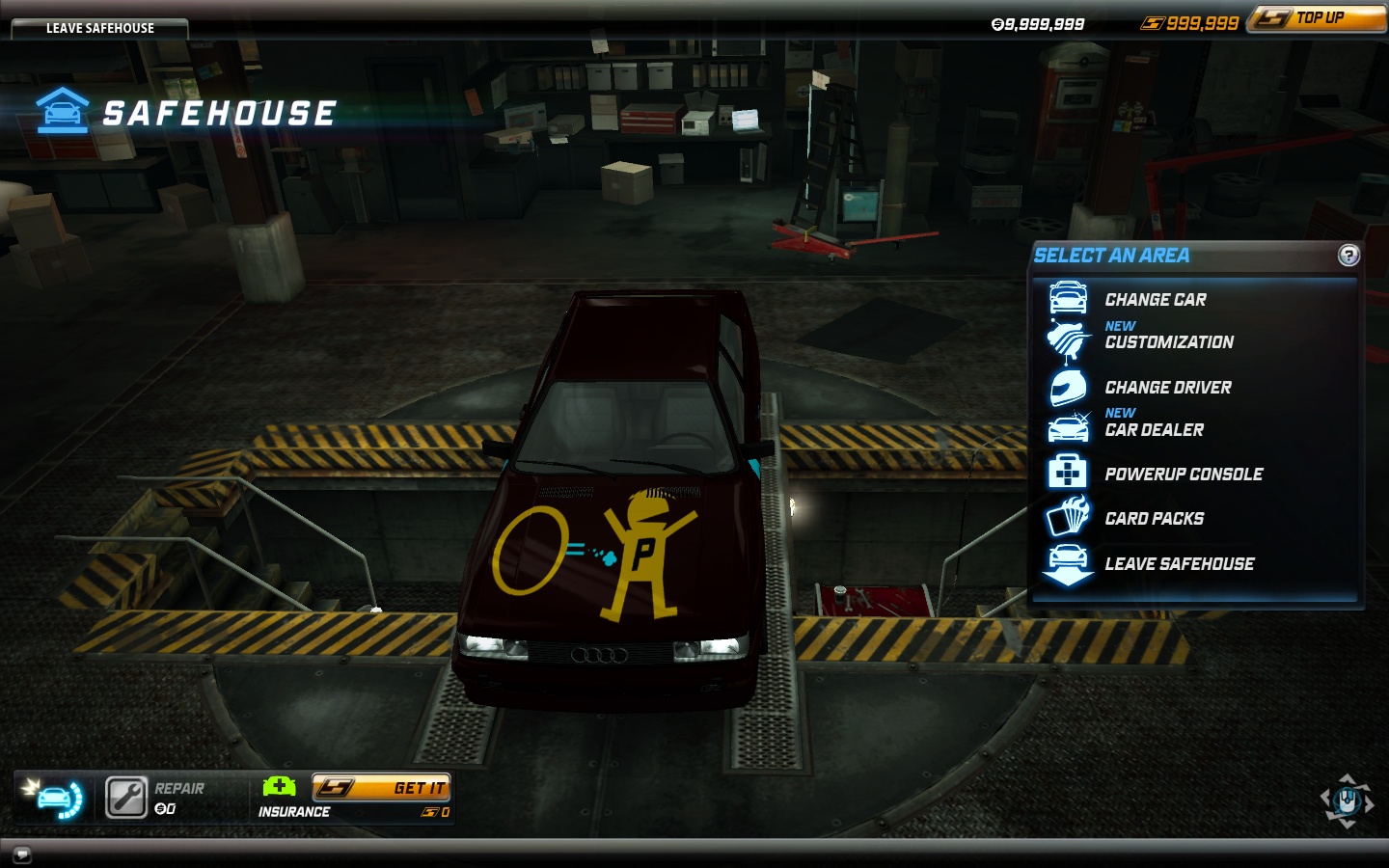
Task: Open the Powerup Console
Action: 1183,475
